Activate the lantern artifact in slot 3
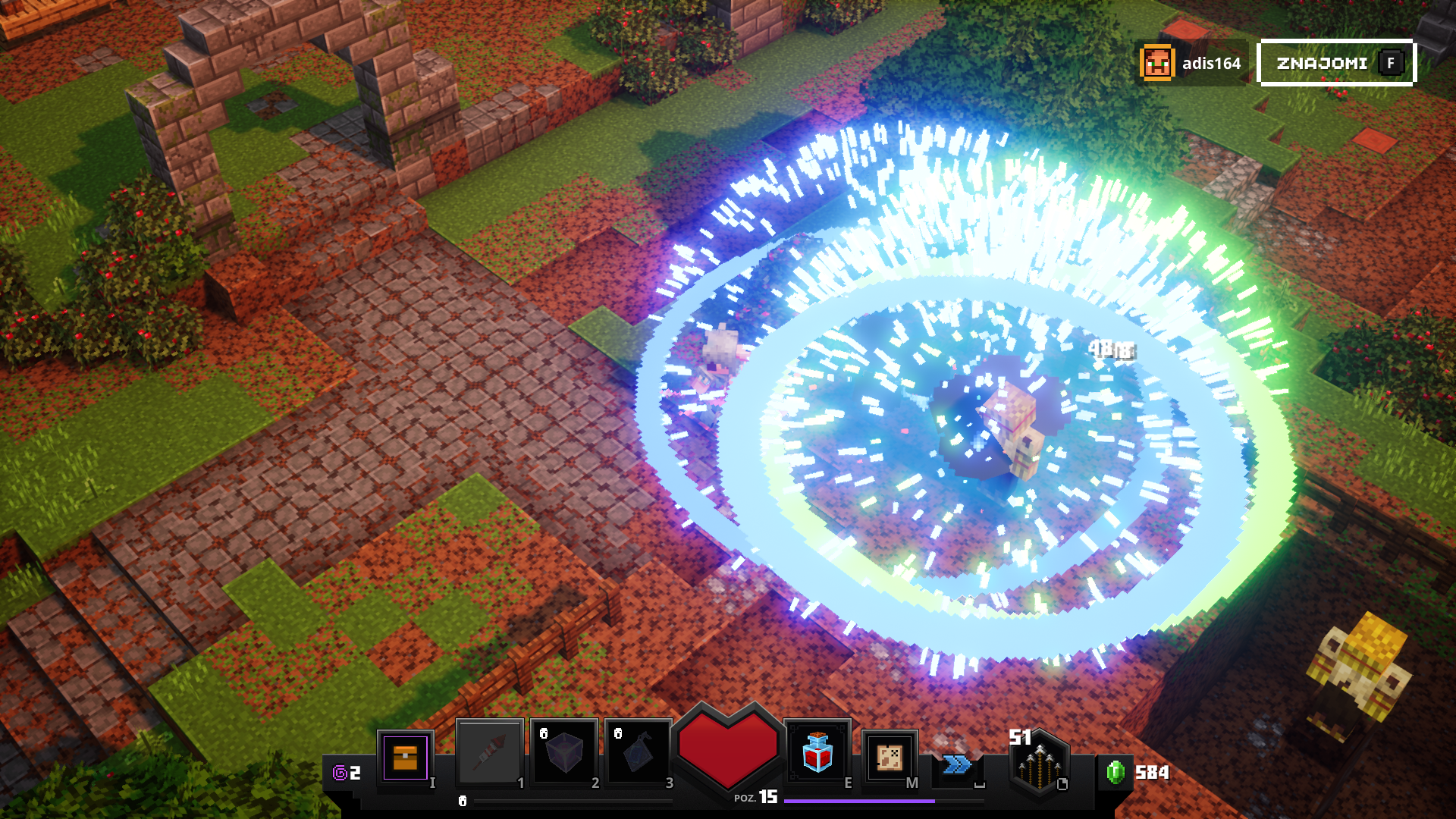Image resolution: width=1456 pixels, height=819 pixels. [639, 753]
